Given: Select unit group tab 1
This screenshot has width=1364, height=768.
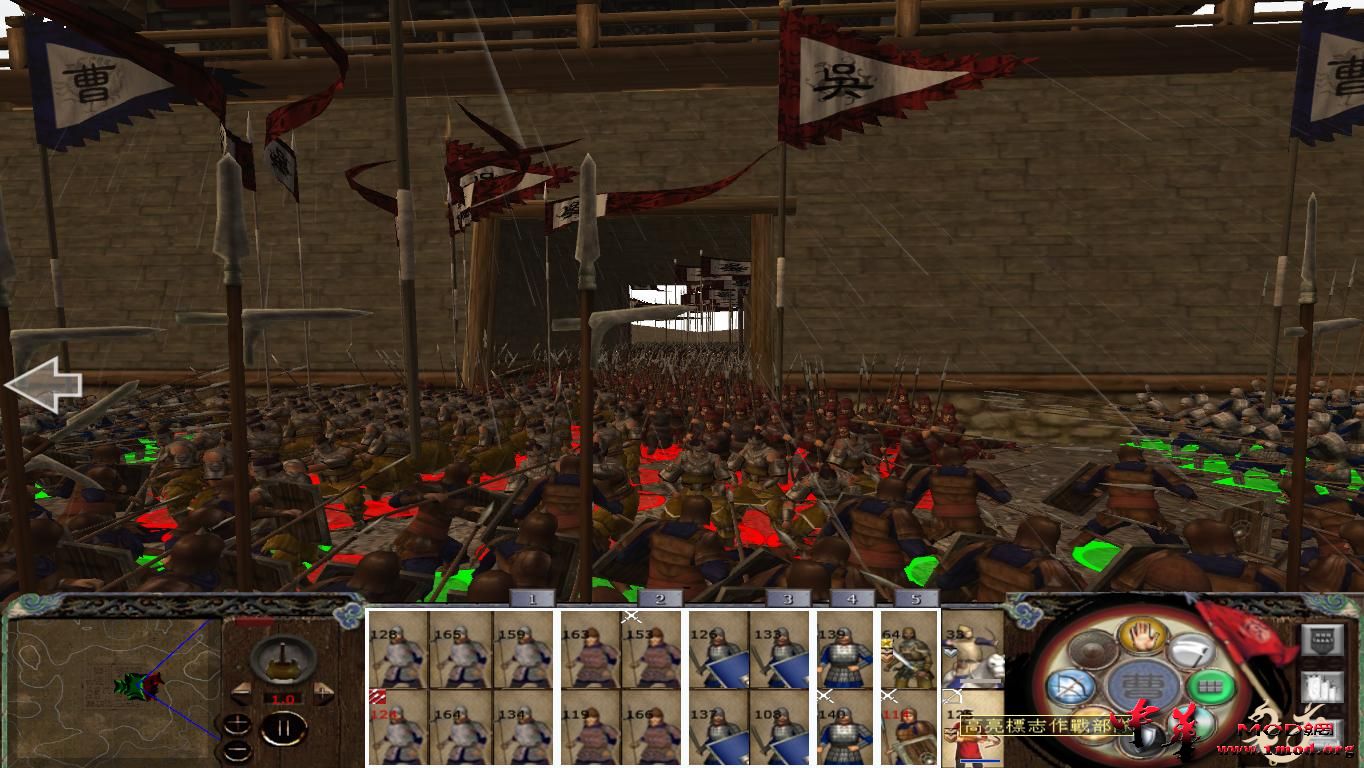Looking at the screenshot, I should (530, 597).
